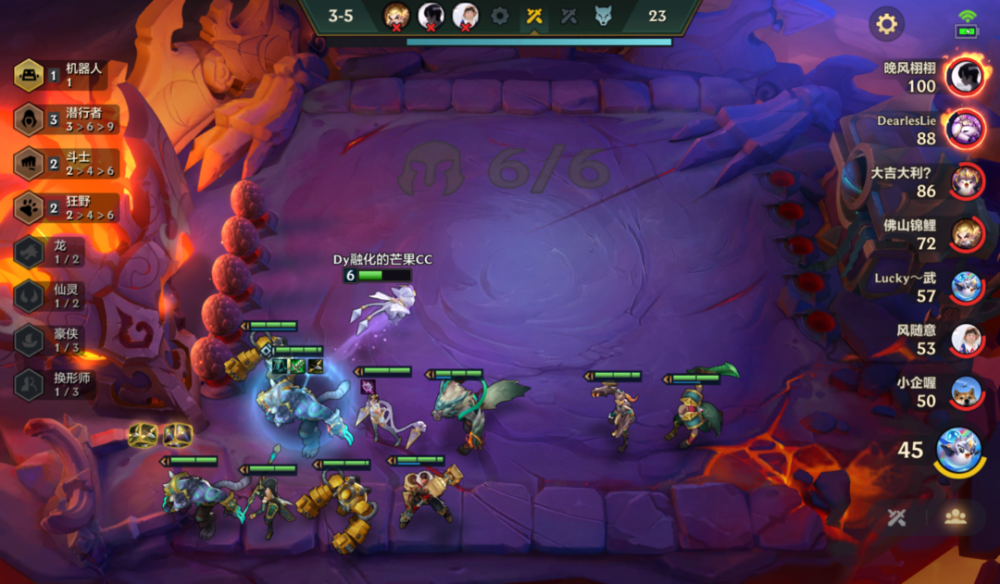Click your own avatar with 45 health

[x=958, y=450]
